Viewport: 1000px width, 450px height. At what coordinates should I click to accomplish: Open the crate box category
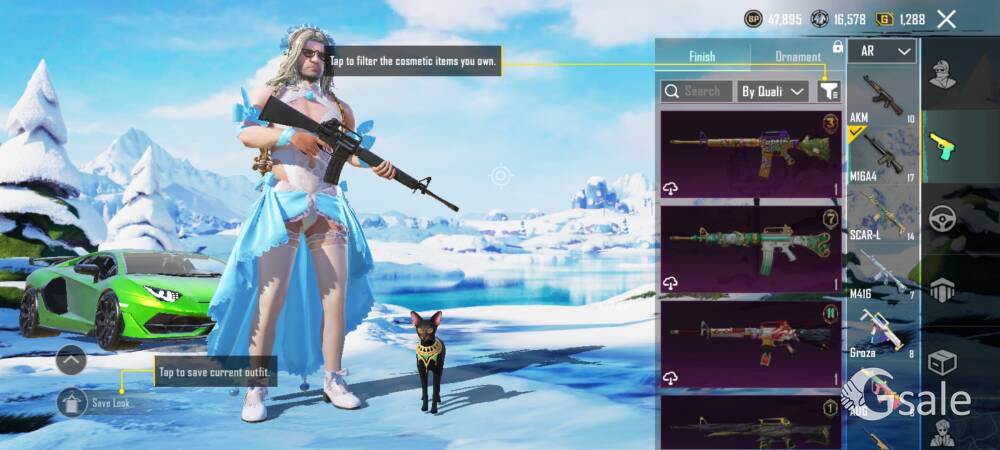(x=942, y=362)
